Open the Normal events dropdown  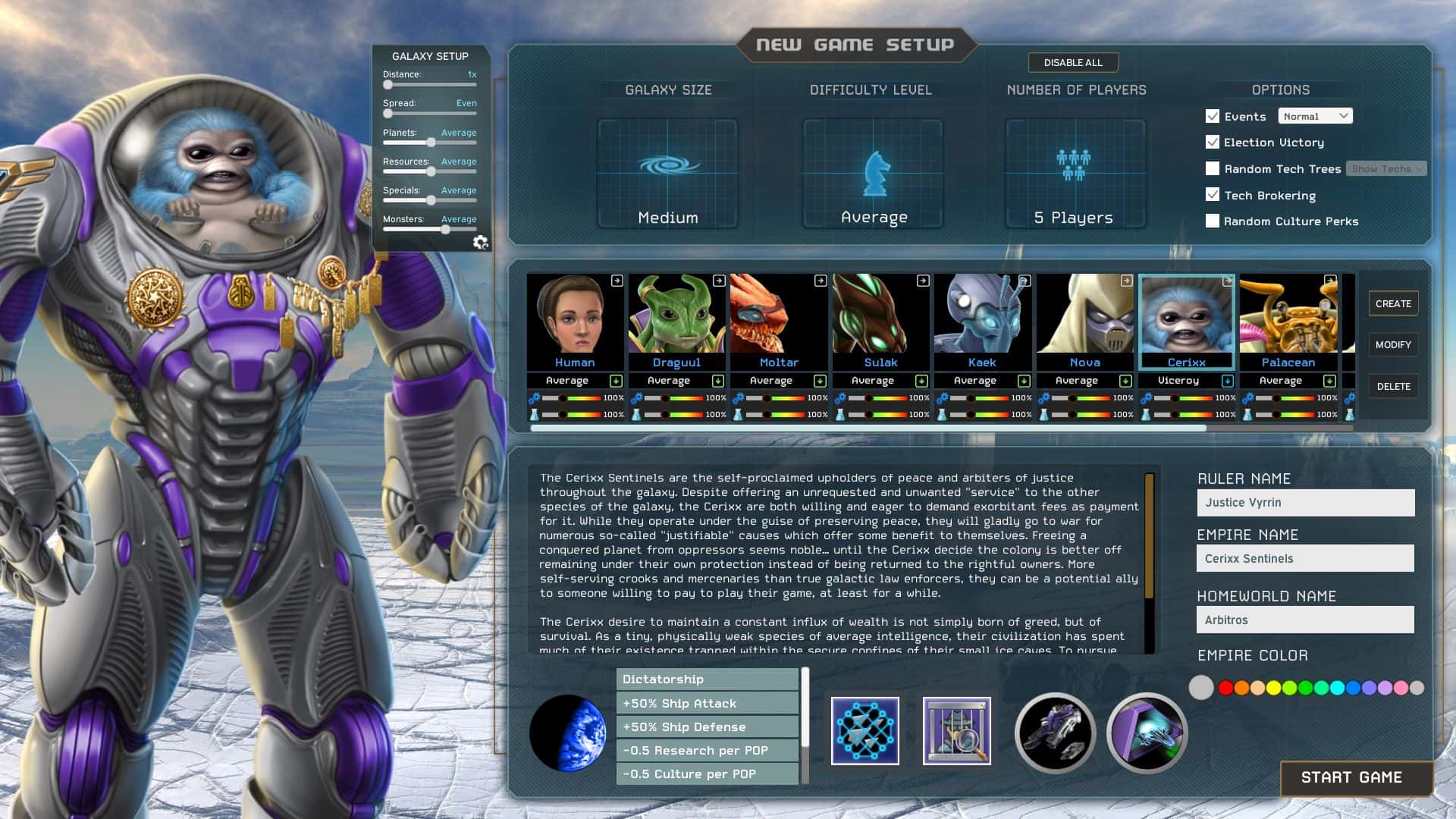pyautogui.click(x=1315, y=115)
